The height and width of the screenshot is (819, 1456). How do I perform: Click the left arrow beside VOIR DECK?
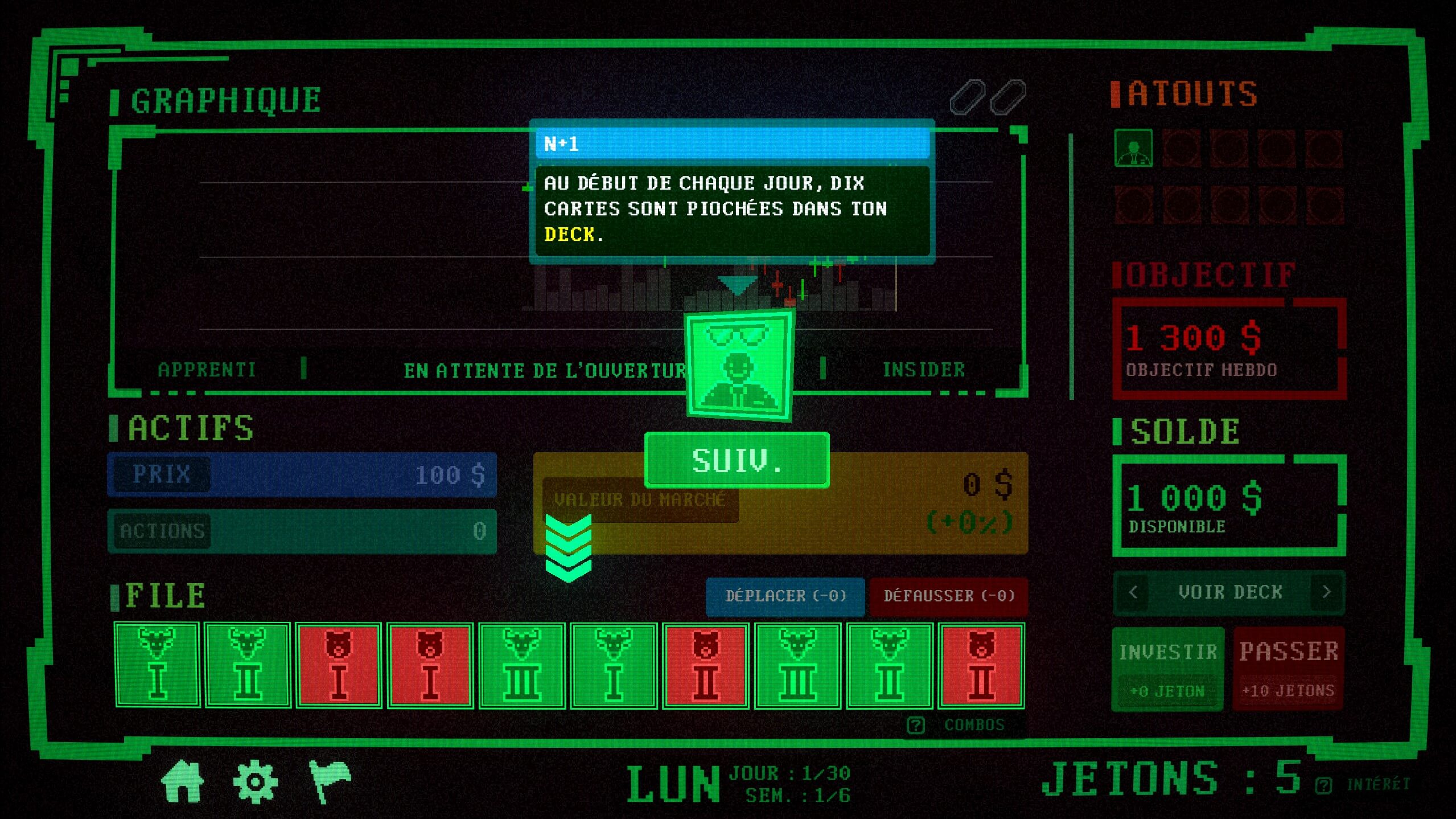(x=1133, y=592)
